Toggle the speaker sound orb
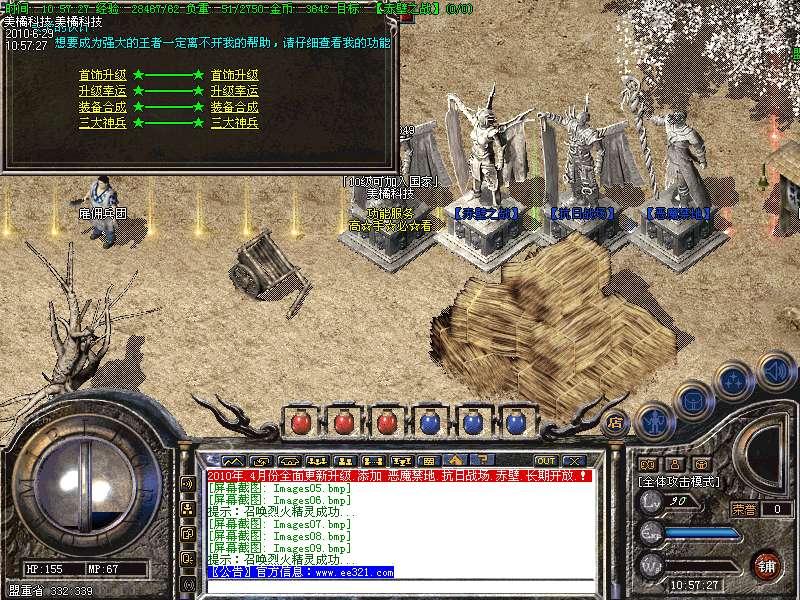 776,371
